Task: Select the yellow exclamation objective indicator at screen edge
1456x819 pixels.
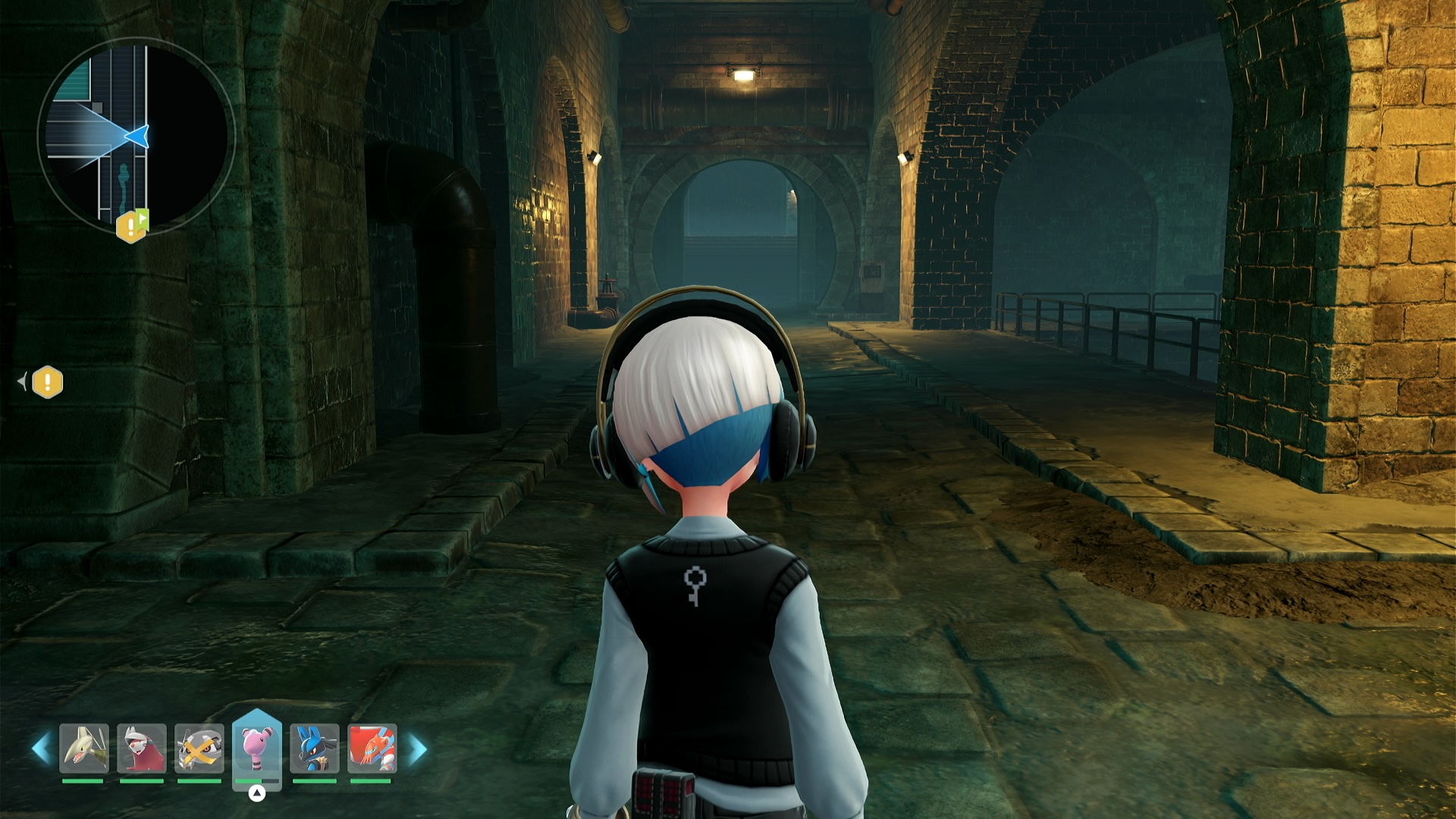Action: pos(47,382)
